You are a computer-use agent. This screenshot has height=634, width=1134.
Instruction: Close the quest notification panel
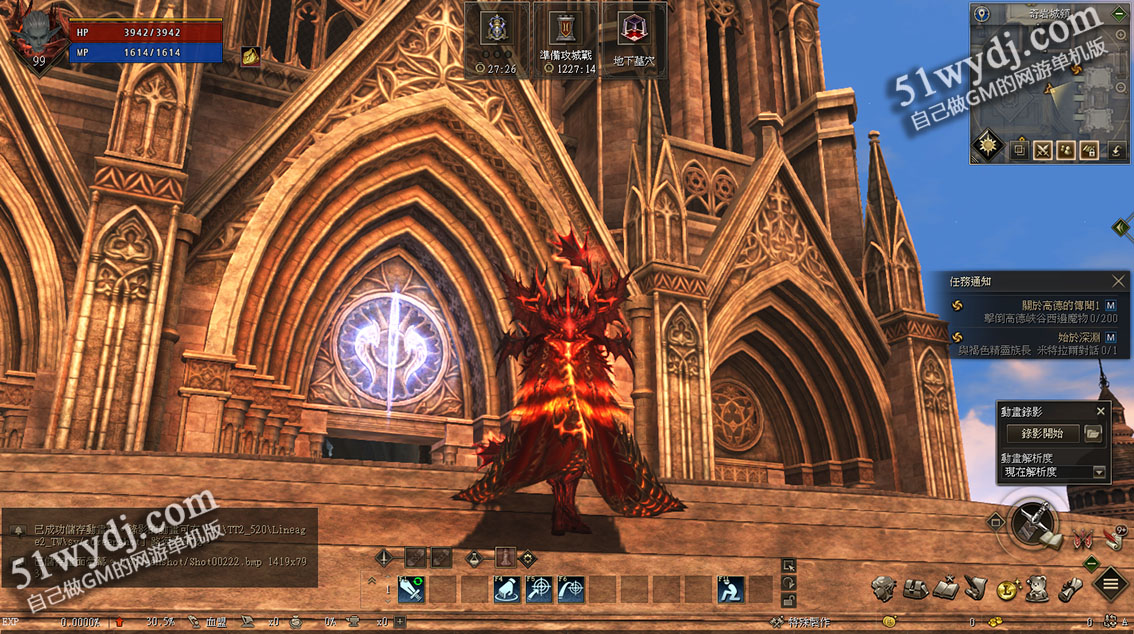1119,282
